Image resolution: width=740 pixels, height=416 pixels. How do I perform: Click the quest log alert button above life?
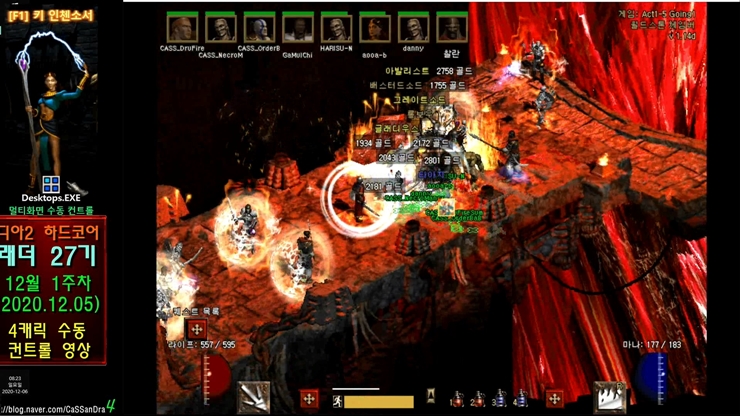click(197, 329)
